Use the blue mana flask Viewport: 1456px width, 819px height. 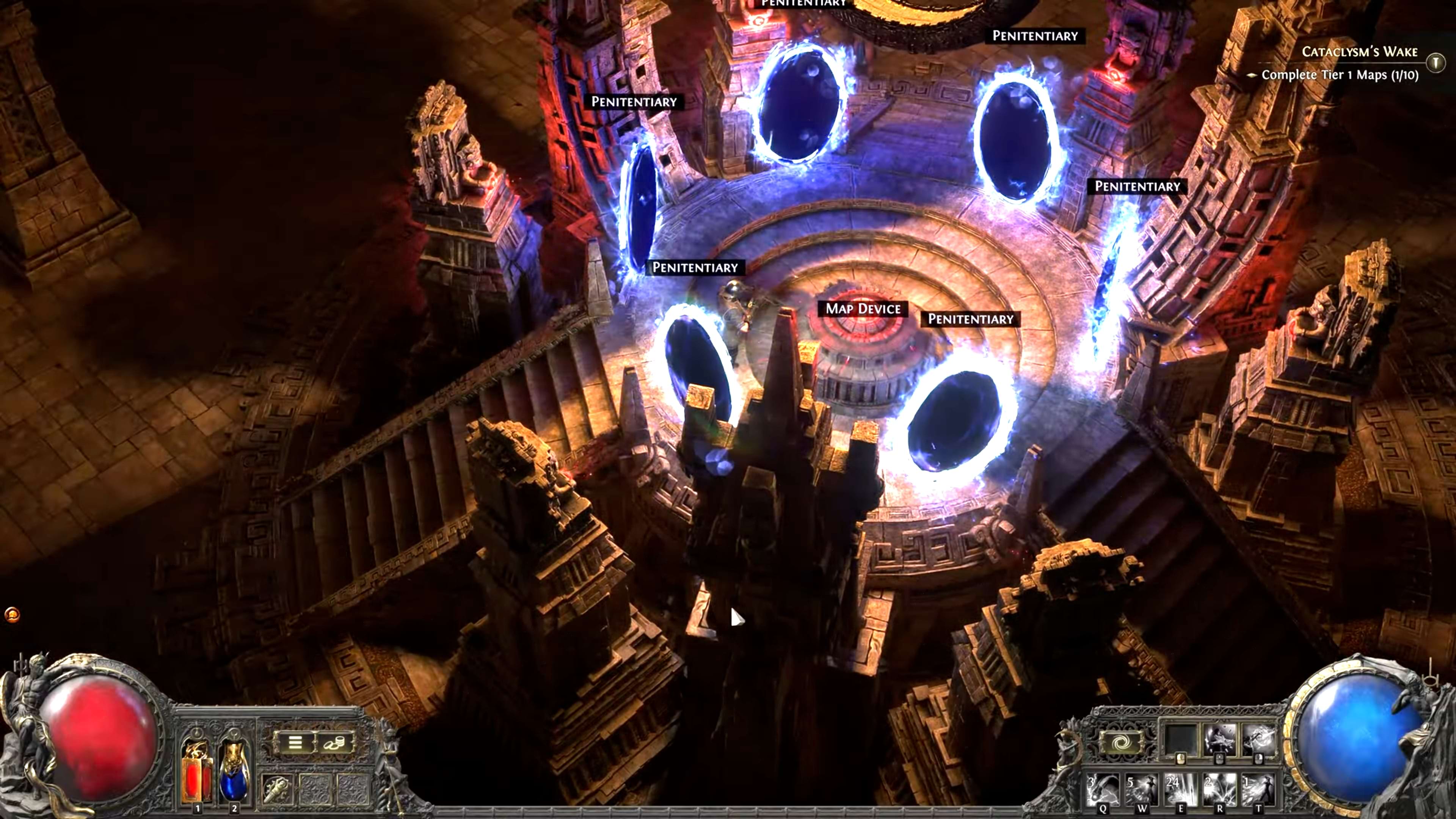pos(234,772)
